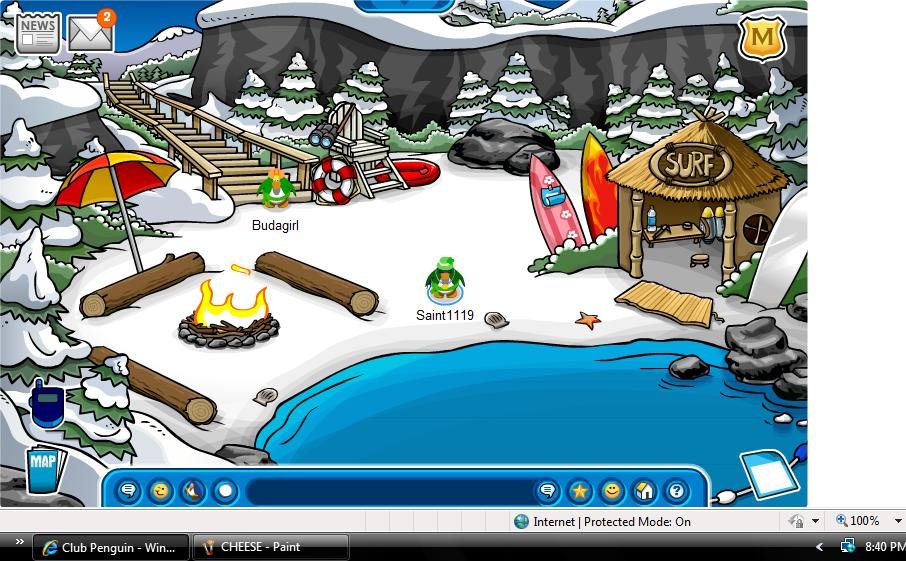Select the snowball throw button

pos(225,491)
